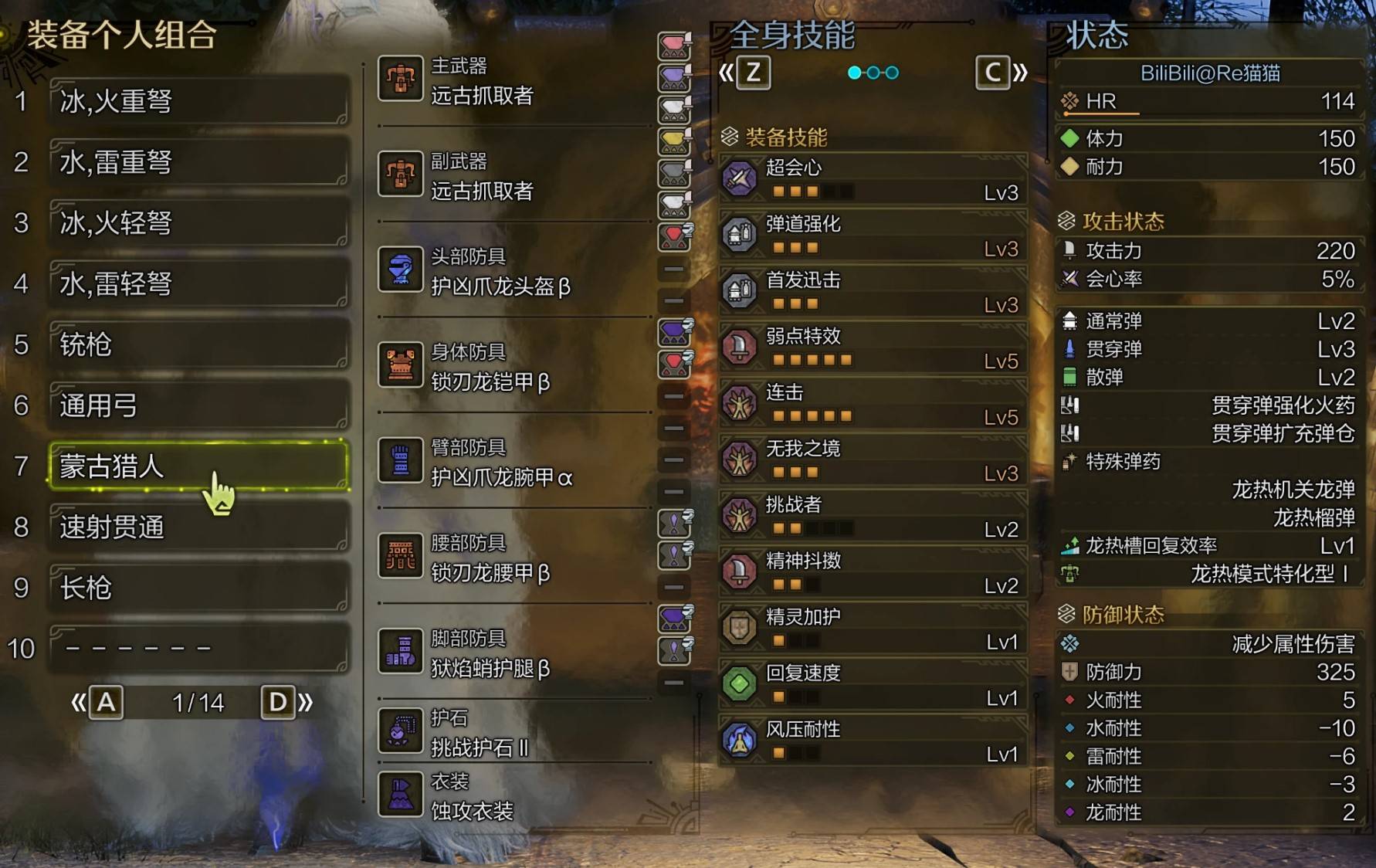
Task: Select the chest armor 锁刃龙铠甲β icon
Action: click(399, 365)
